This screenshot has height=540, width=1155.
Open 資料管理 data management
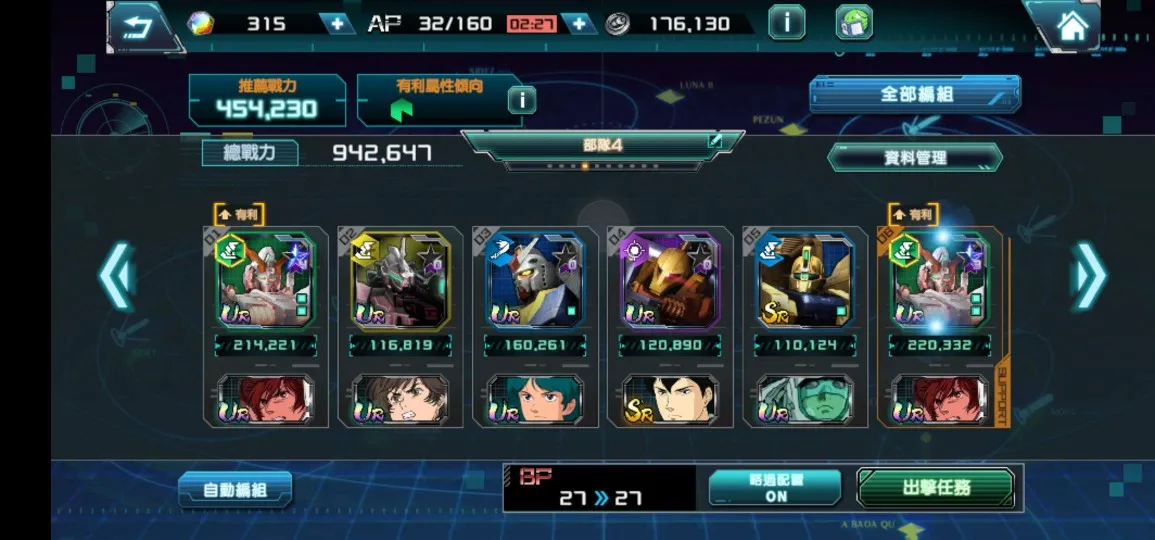click(915, 157)
